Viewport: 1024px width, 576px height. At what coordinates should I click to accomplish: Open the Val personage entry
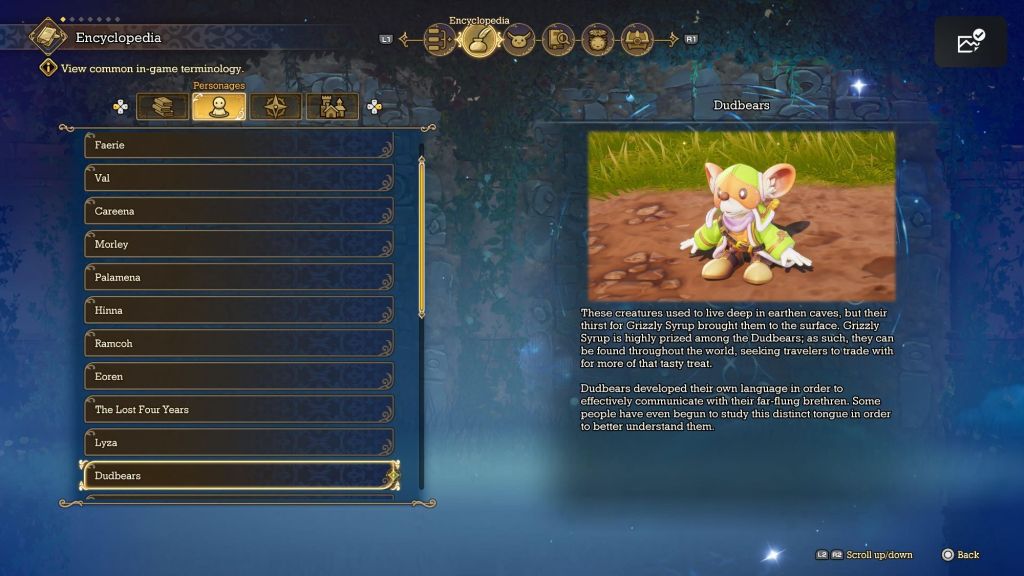238,178
